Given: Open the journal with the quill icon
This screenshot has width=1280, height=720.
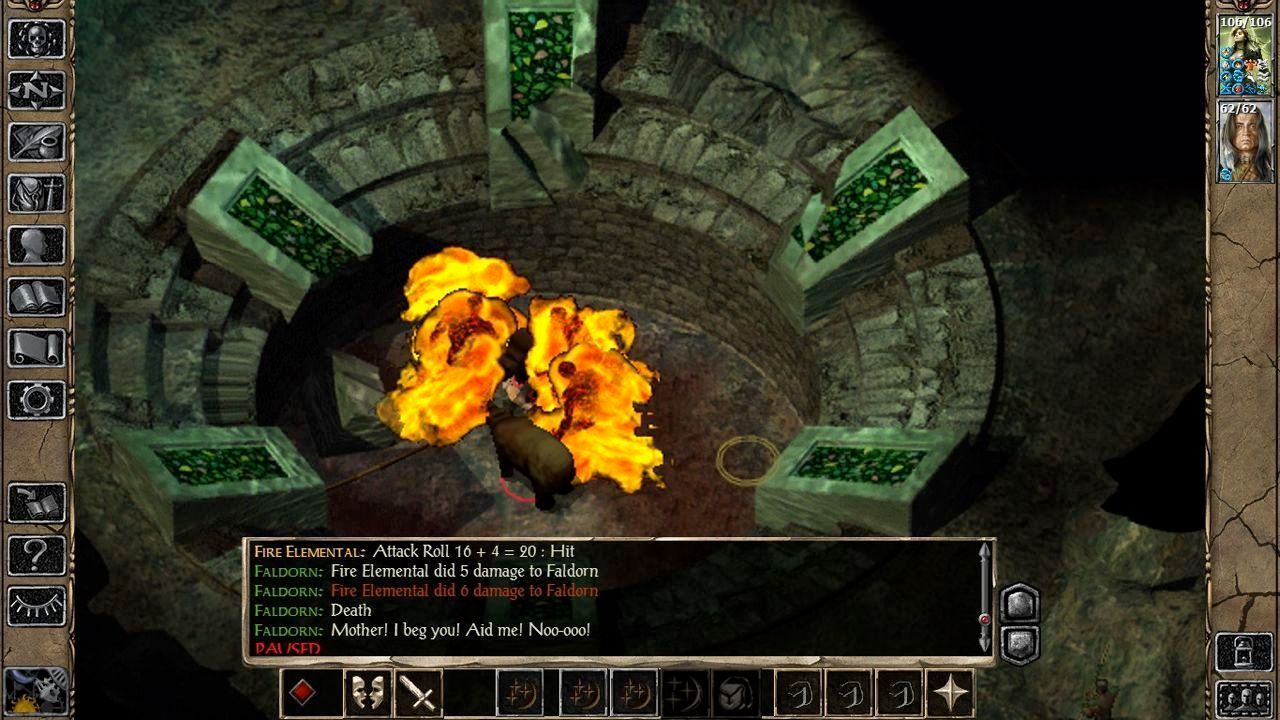Looking at the screenshot, I should coord(37,142).
